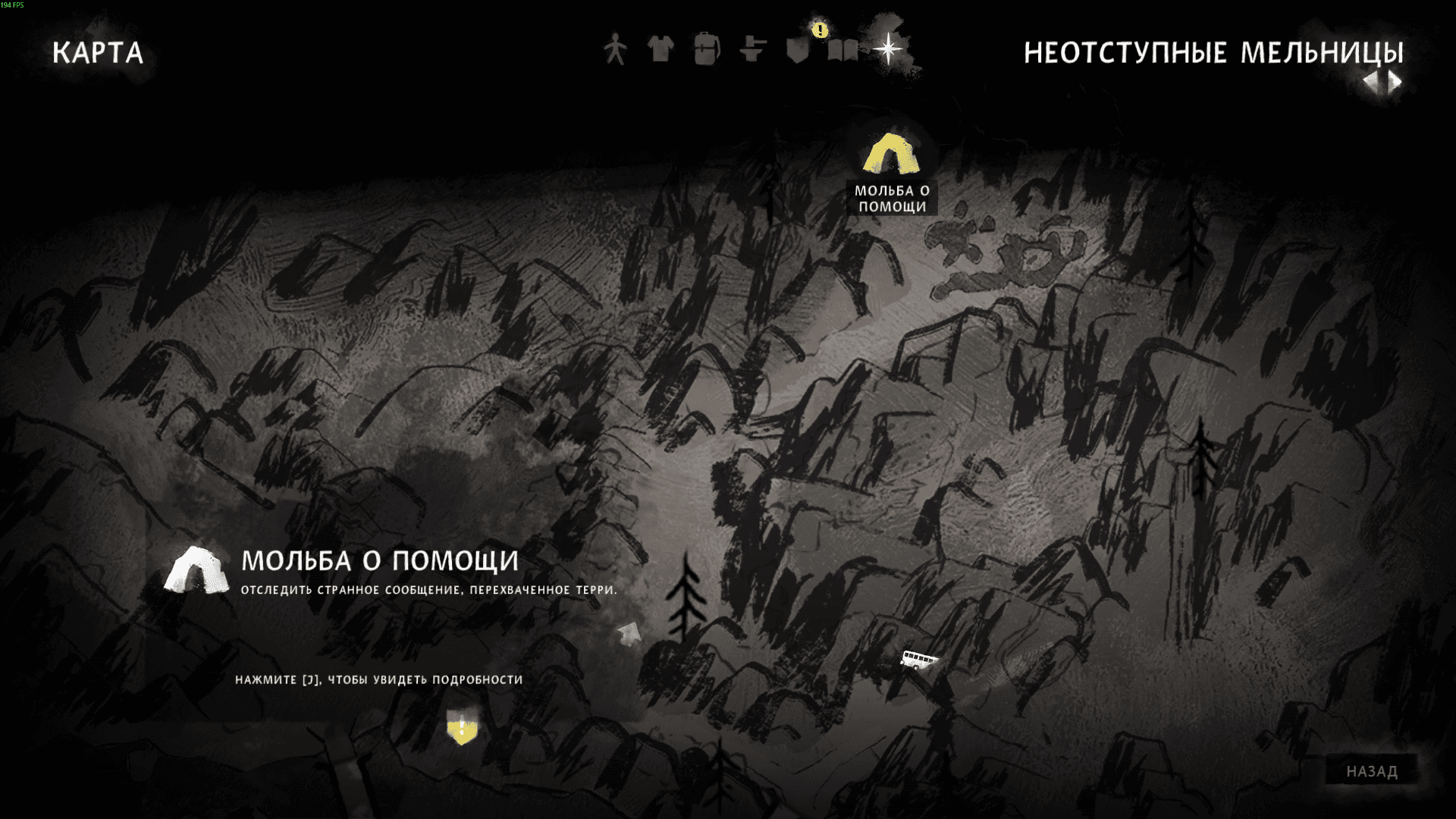Open the open-book journal tab

[843, 51]
